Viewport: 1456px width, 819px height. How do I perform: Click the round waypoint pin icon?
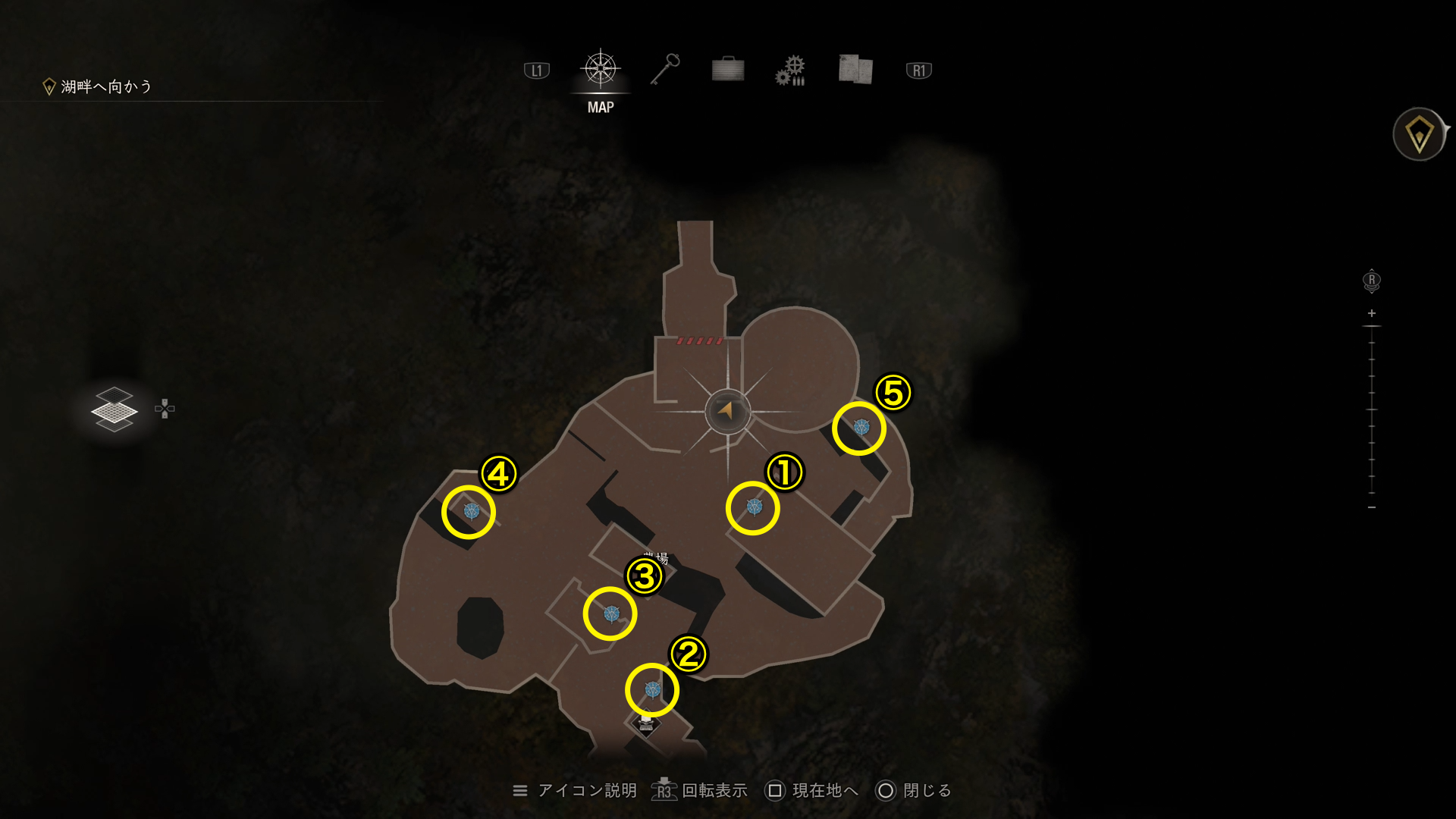[1419, 135]
